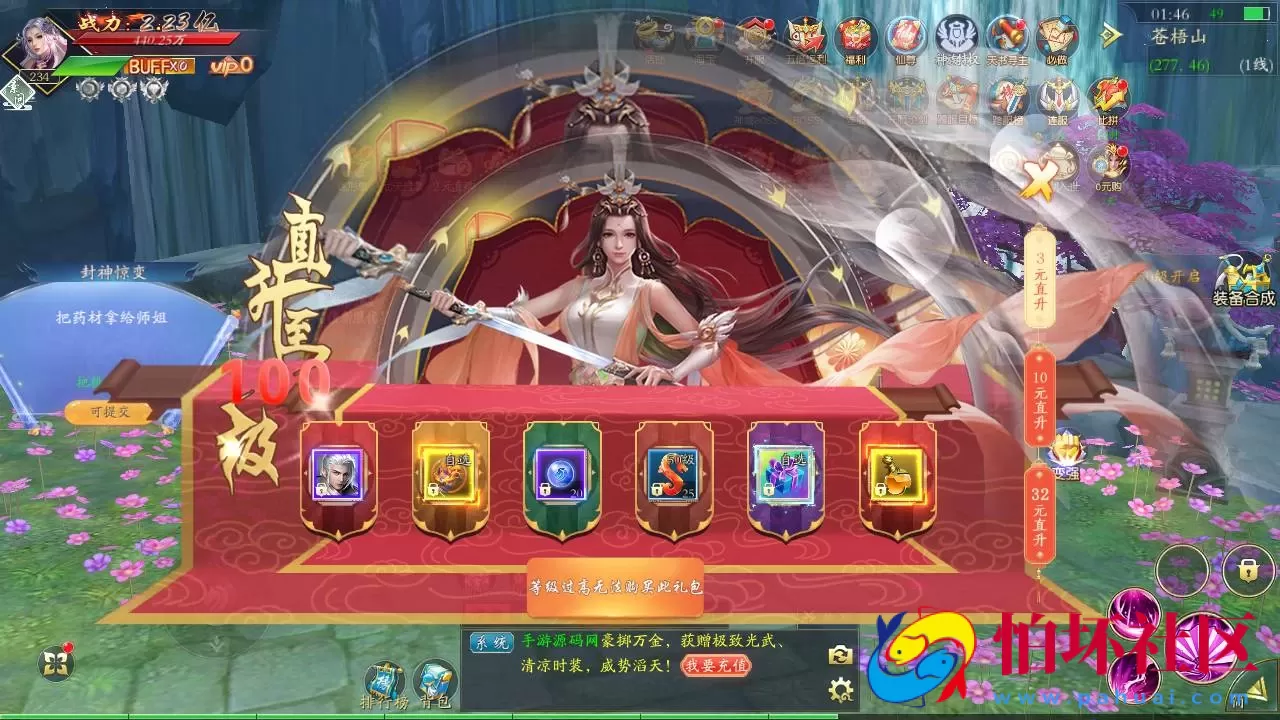Open the 天书寻主 event icon

pos(1008,32)
